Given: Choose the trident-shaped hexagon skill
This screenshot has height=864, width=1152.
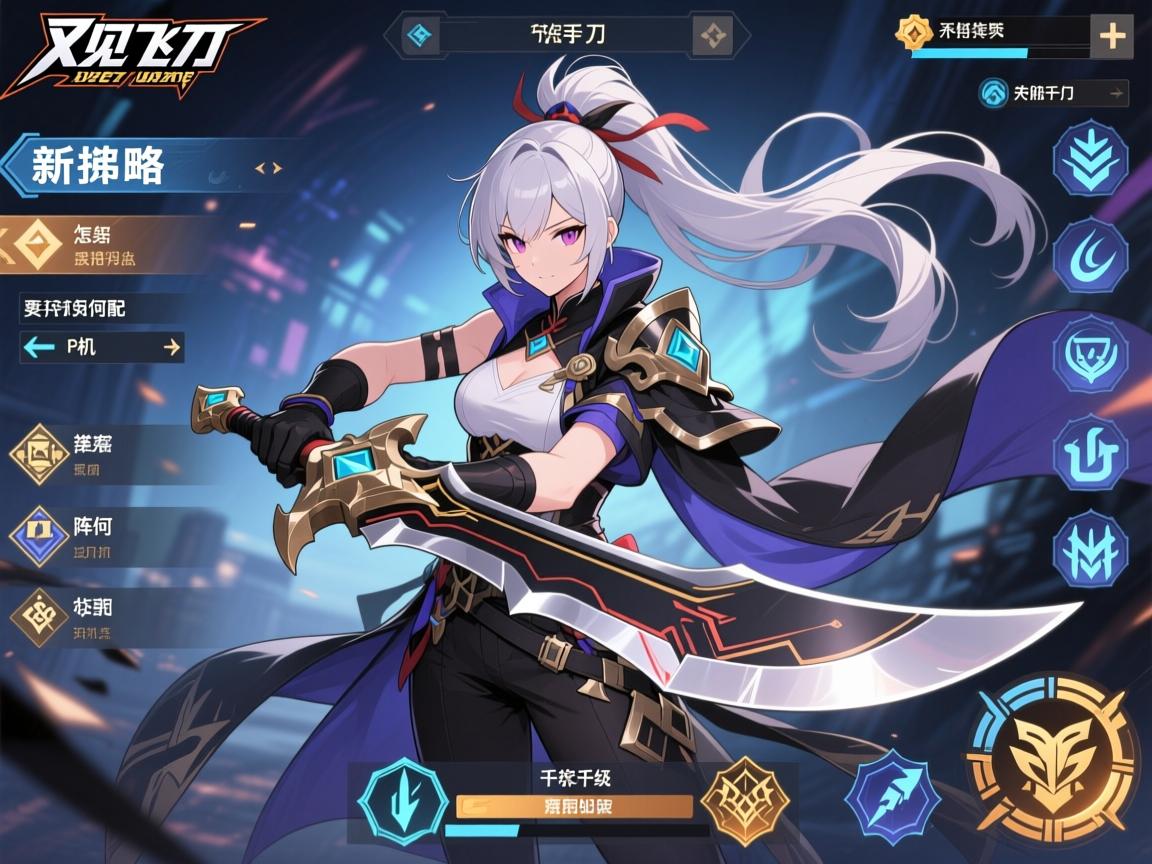Looking at the screenshot, I should [1090, 451].
